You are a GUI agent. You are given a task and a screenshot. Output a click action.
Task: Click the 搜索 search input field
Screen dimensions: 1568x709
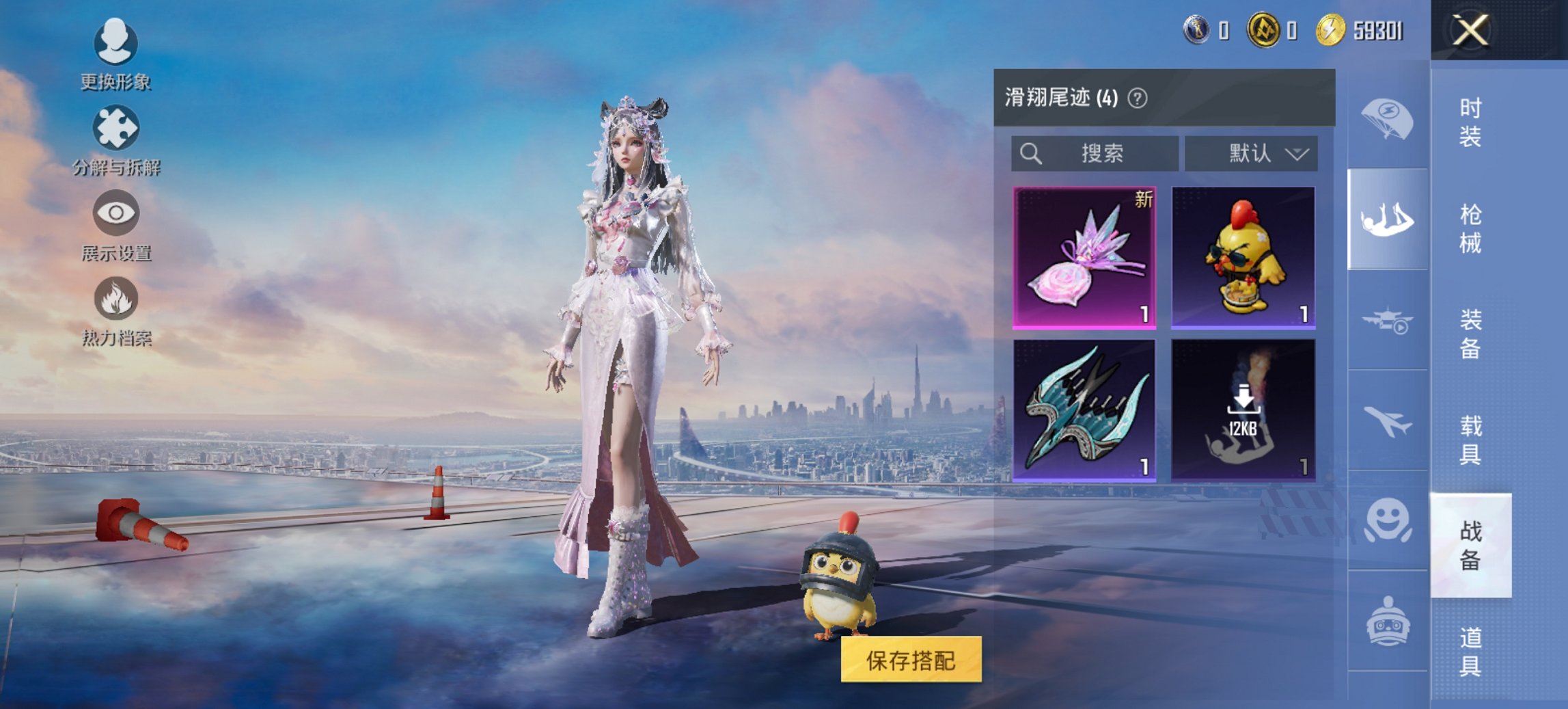tap(1093, 153)
